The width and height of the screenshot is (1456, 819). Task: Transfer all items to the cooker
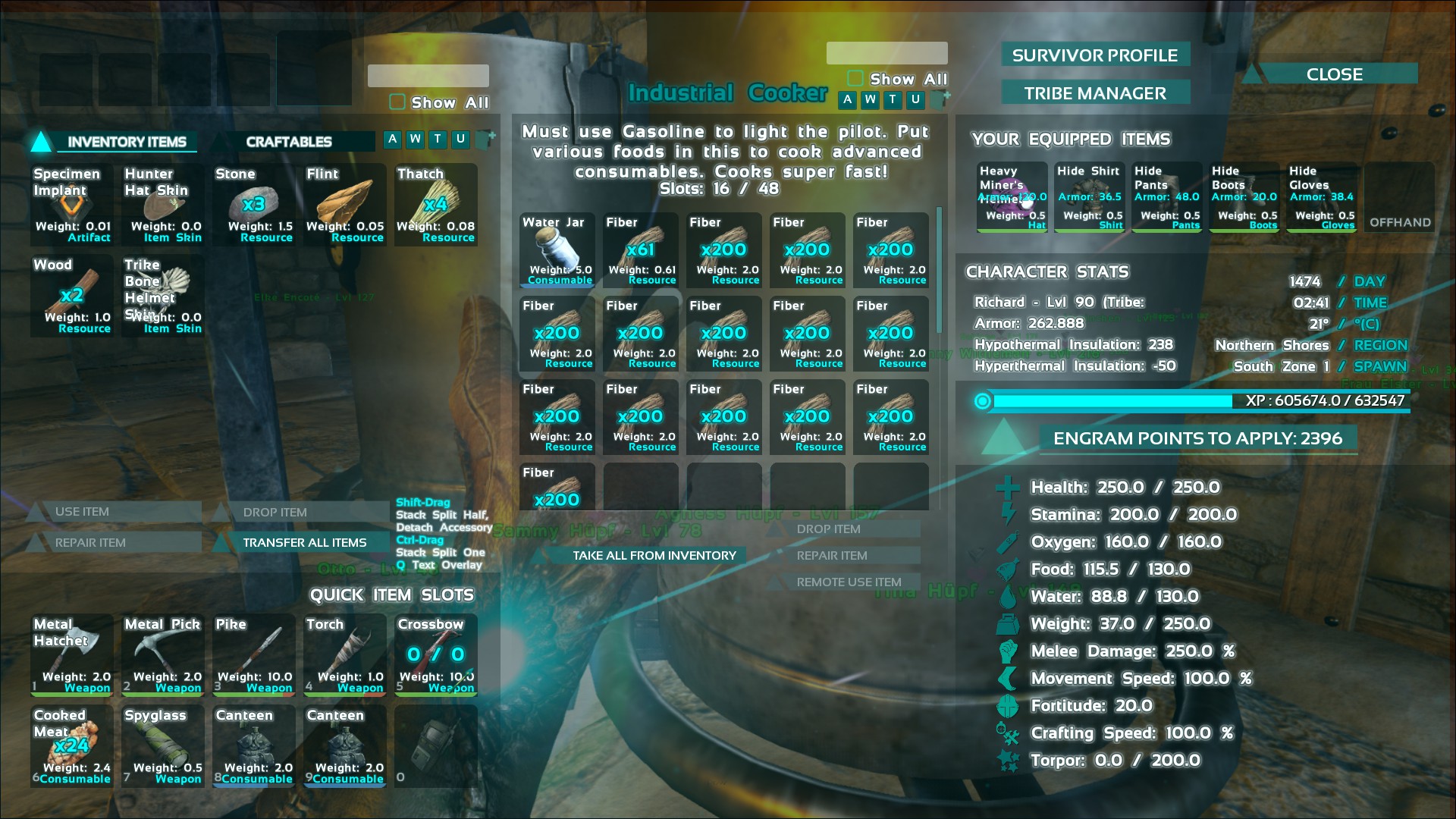(x=304, y=542)
